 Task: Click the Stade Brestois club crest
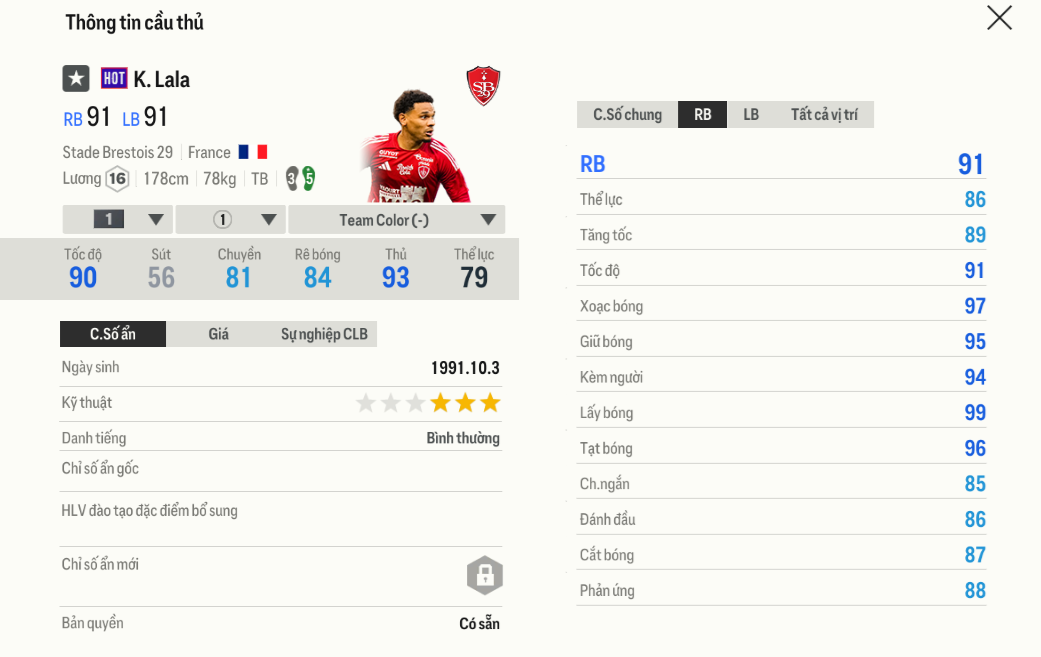click(x=483, y=86)
